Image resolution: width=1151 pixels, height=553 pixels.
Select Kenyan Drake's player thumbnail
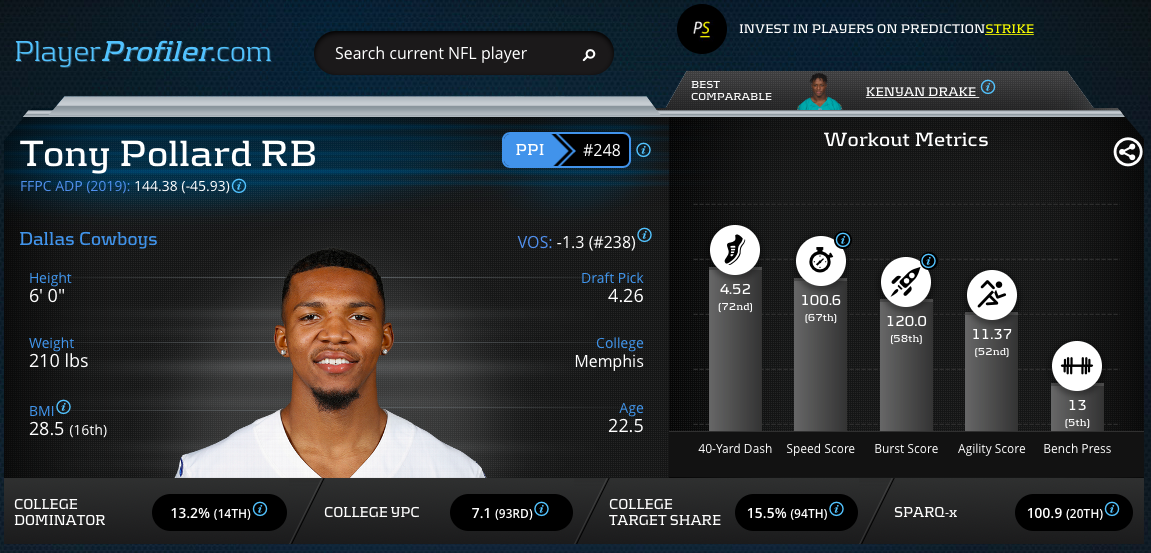(x=819, y=91)
